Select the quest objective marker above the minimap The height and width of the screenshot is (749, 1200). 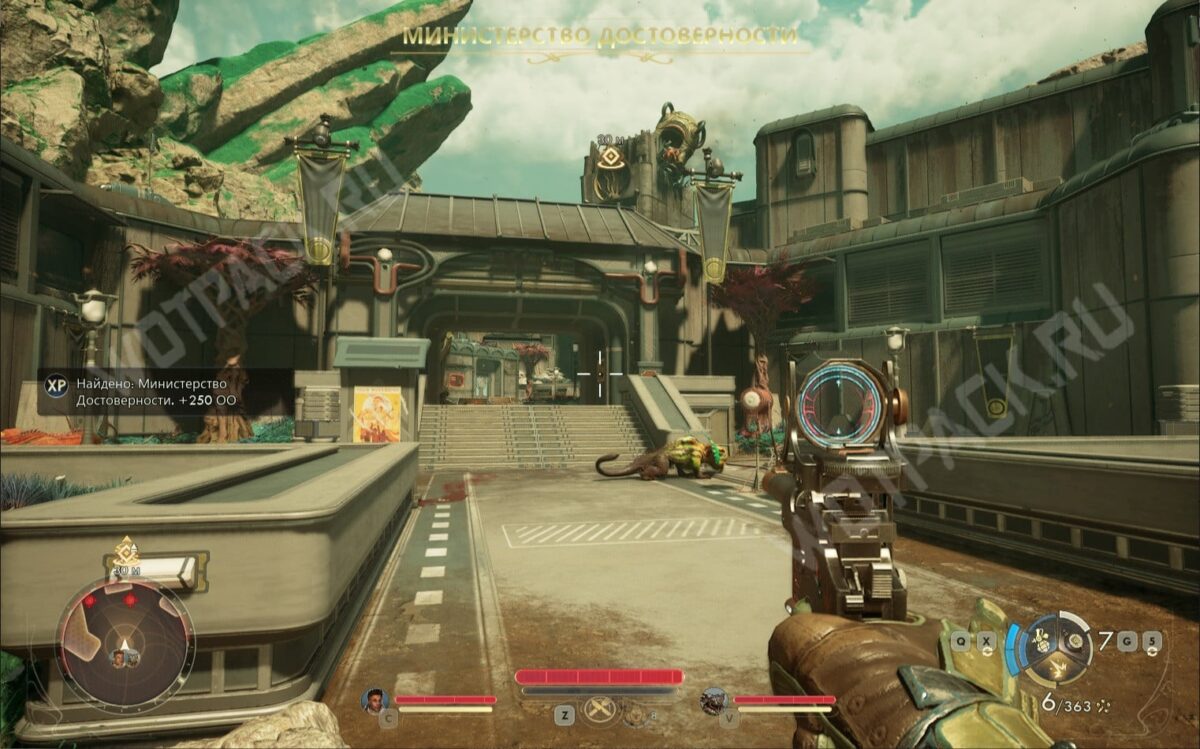(126, 551)
